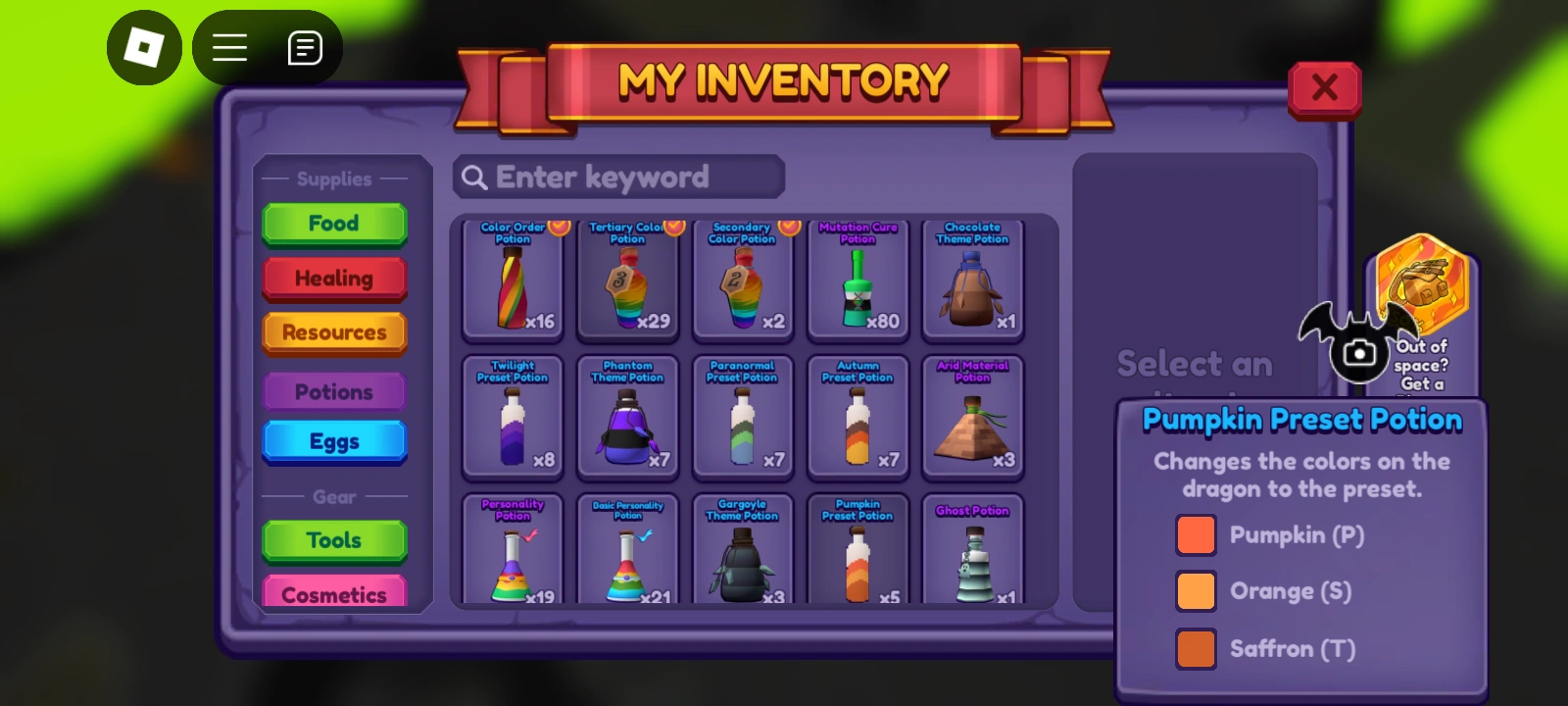Open the Mutation Cure Potion
The image size is (1568, 706).
click(857, 281)
